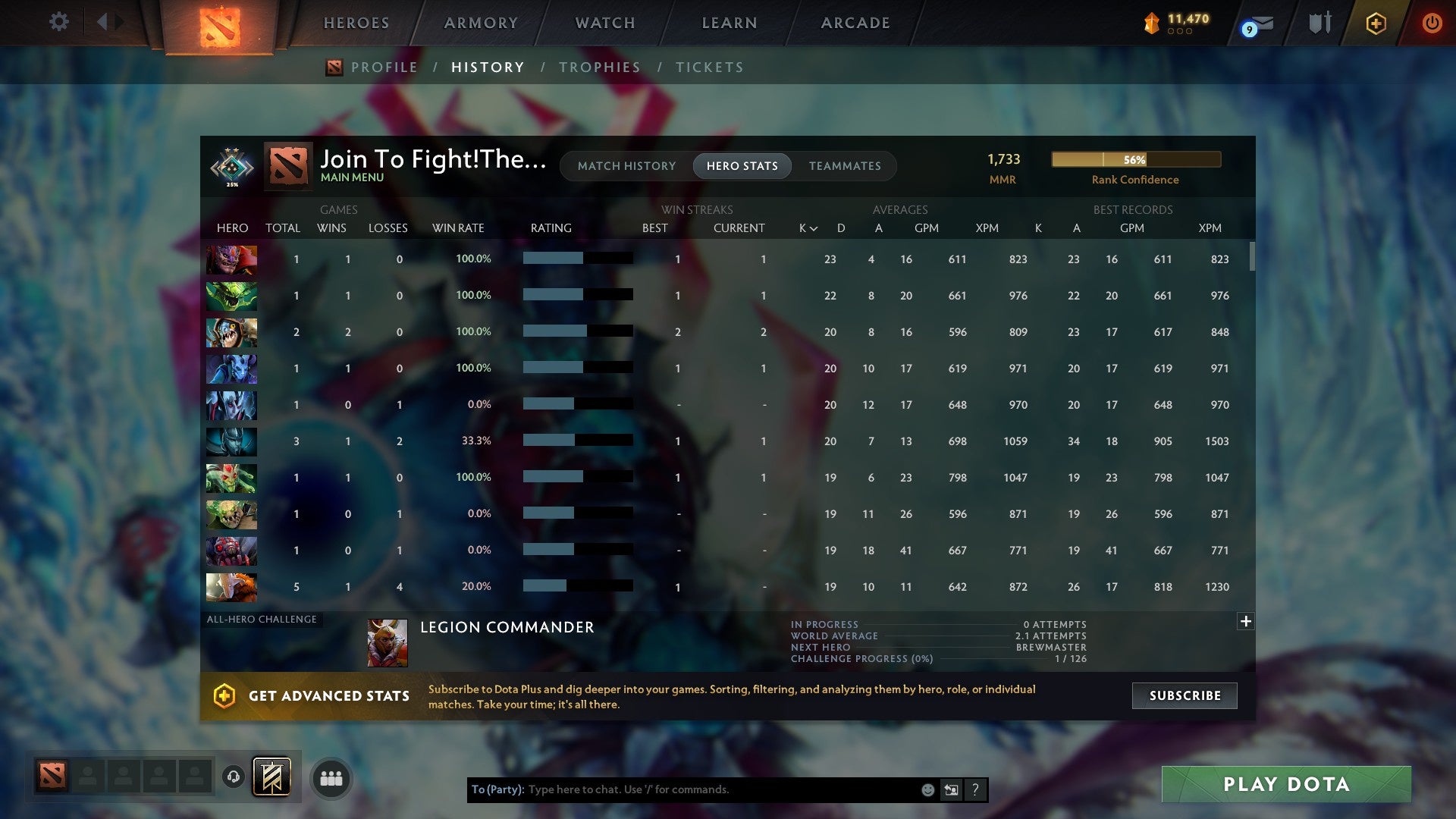The image size is (1456, 819).
Task: Click the Subscribe button
Action: coord(1183,695)
